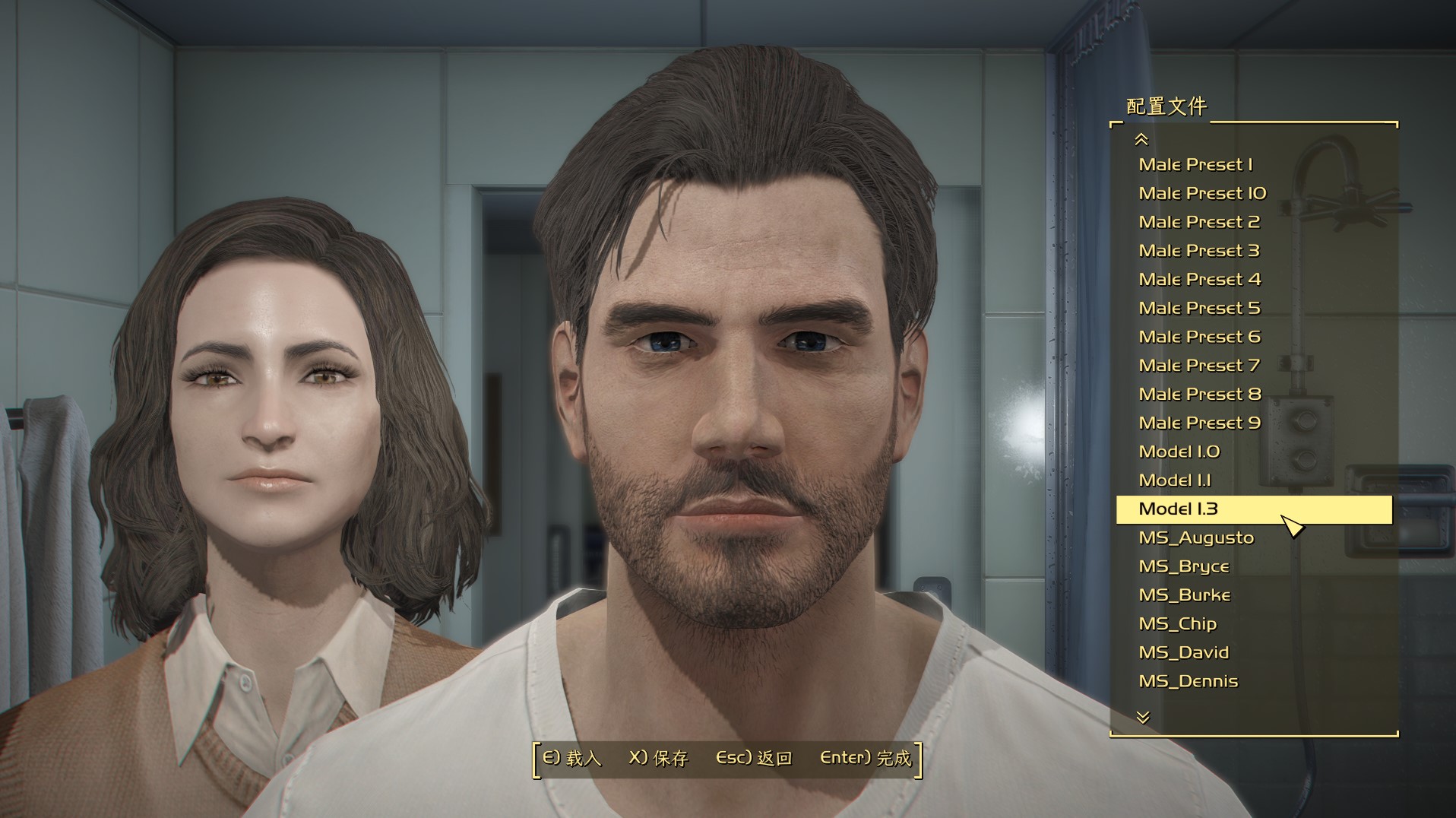Viewport: 1456px width, 818px height.
Task: Choose the Male Preset 8 entry
Action: [1199, 395]
